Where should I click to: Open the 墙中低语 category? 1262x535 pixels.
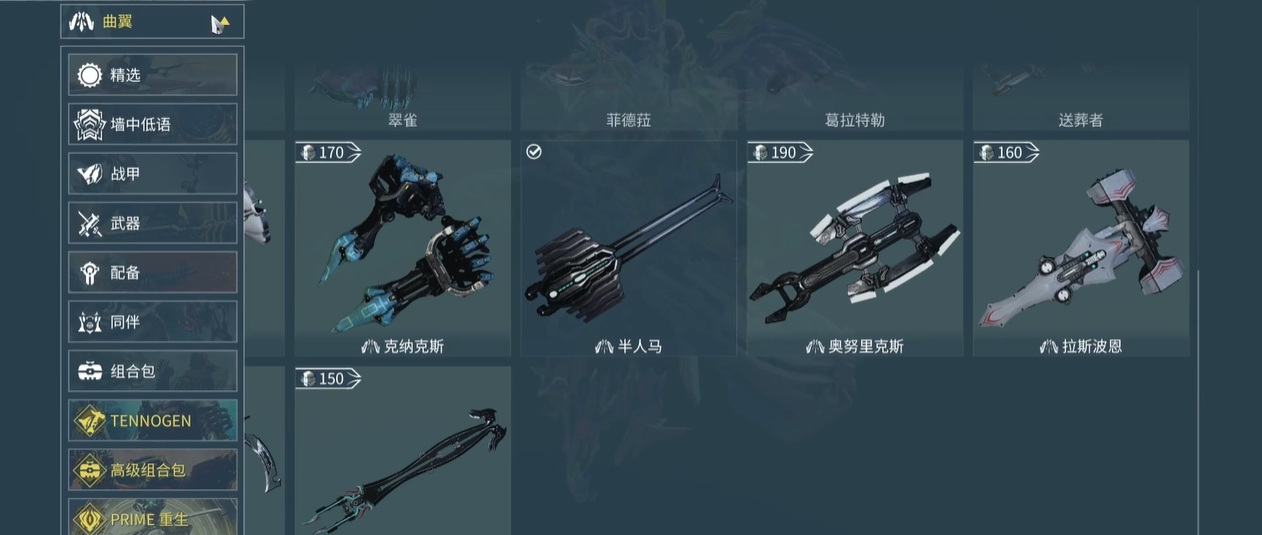coord(152,124)
